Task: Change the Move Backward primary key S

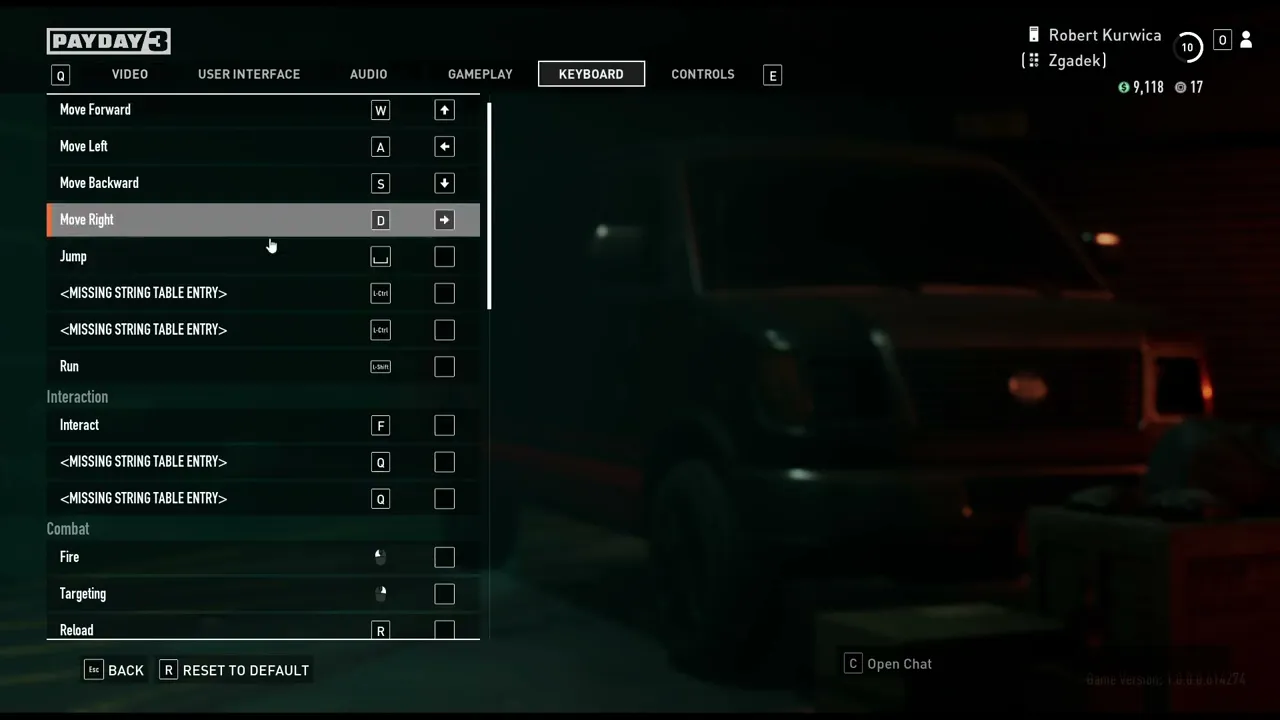Action: [x=380, y=184]
